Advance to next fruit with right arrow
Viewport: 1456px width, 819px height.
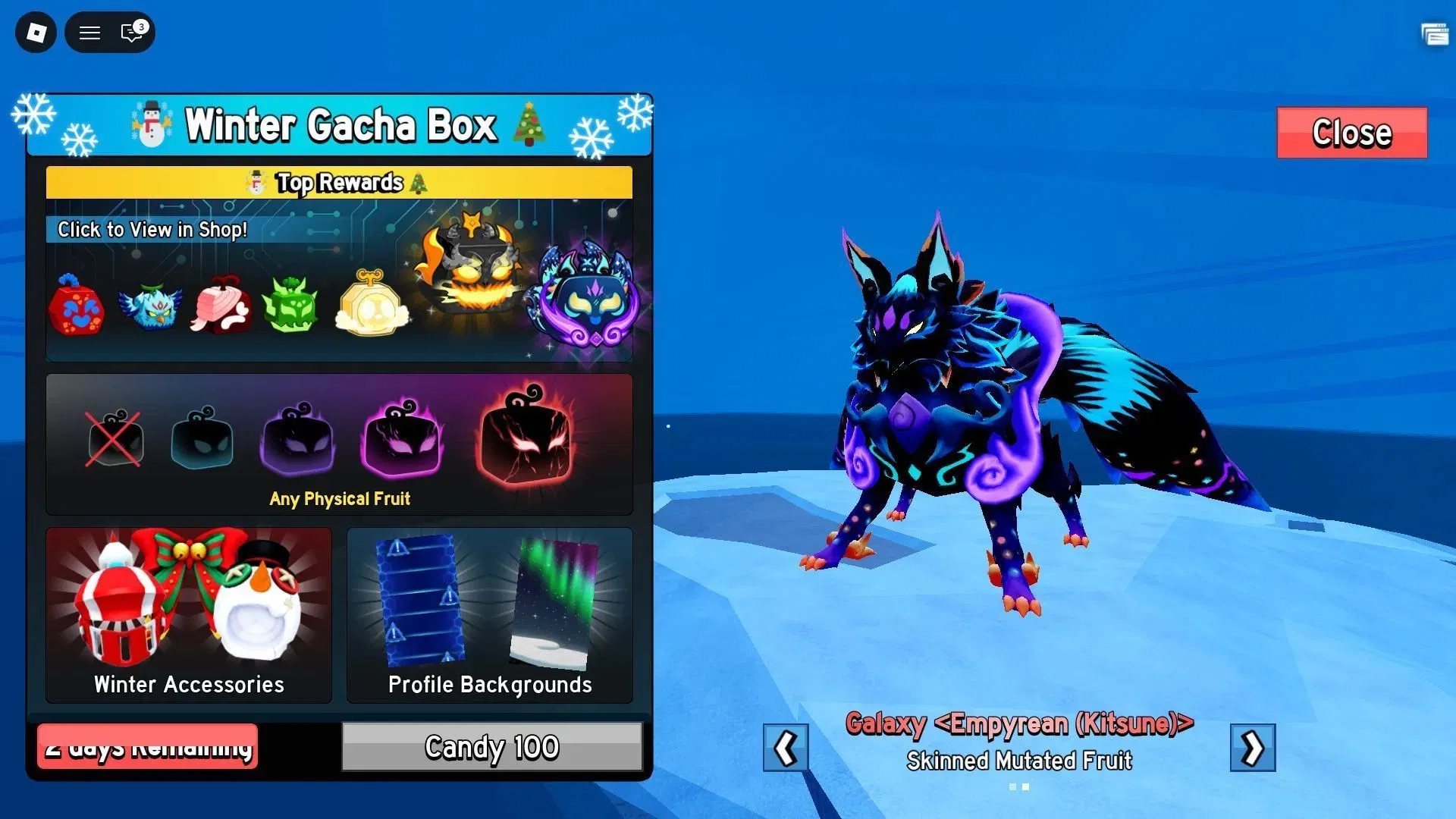[1253, 748]
